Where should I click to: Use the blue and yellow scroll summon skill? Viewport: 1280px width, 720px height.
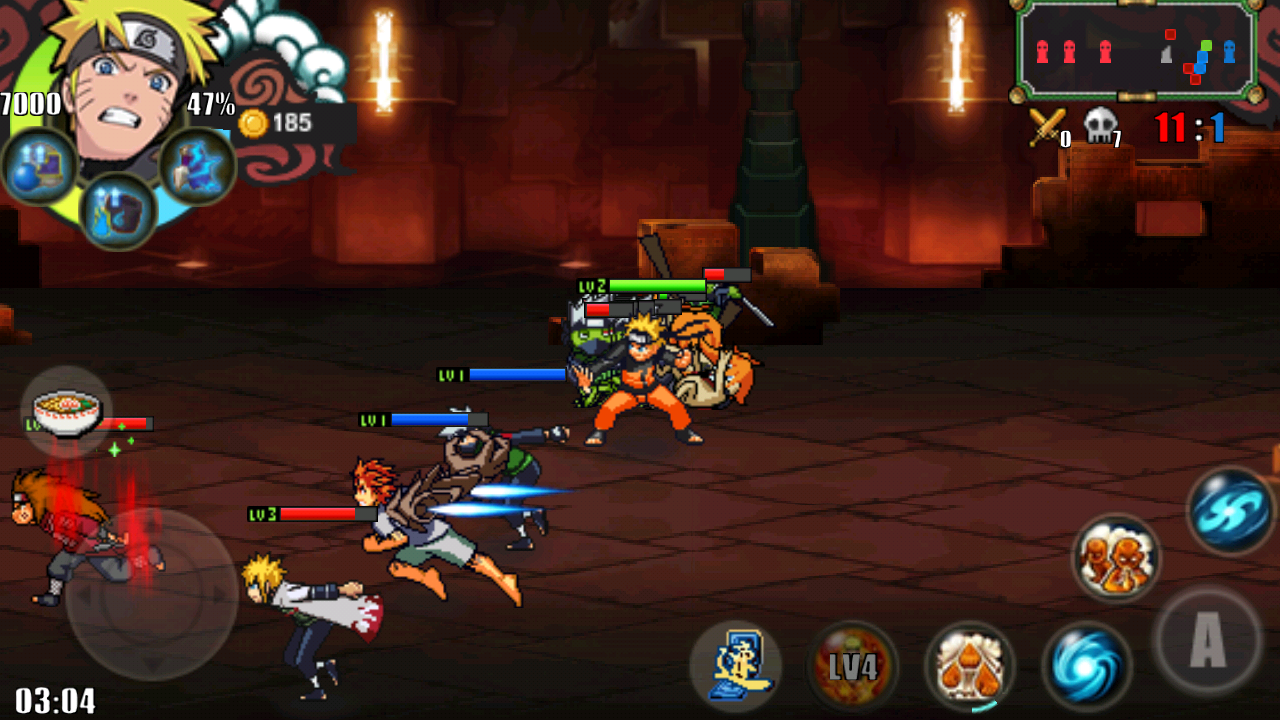(735, 666)
